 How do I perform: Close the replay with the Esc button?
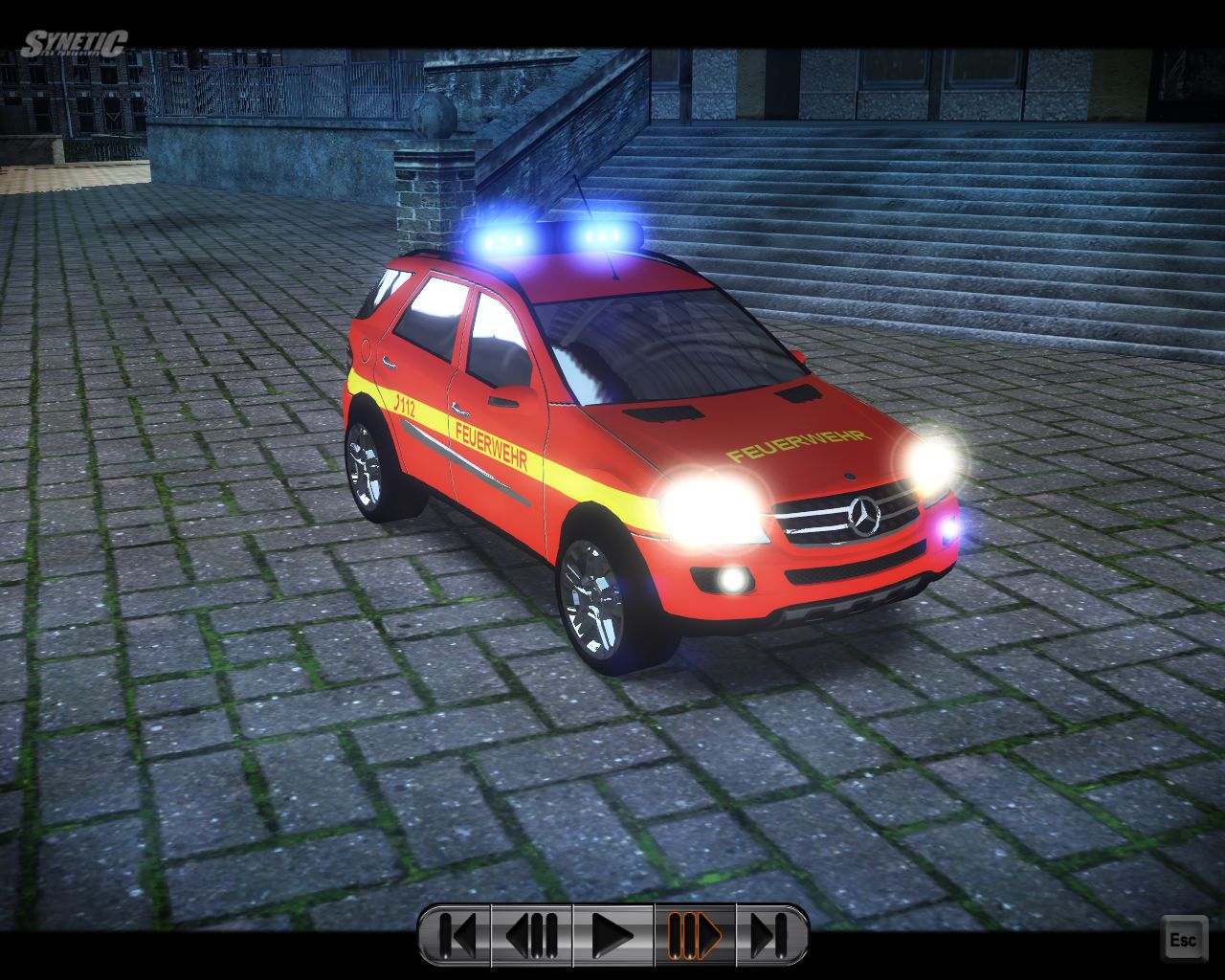[1183, 939]
